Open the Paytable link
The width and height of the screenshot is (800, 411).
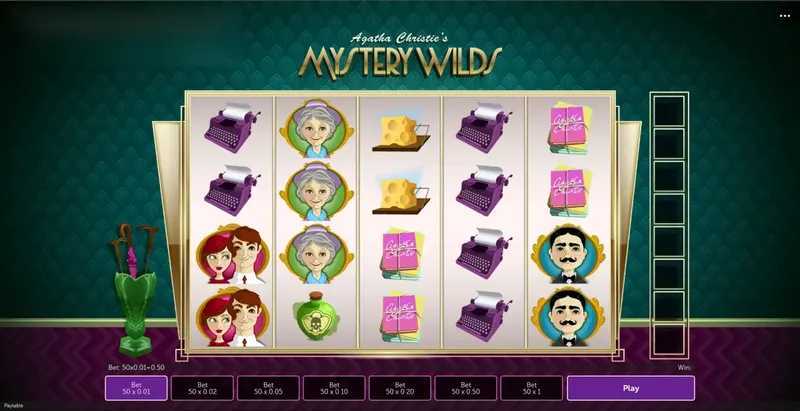point(13,407)
